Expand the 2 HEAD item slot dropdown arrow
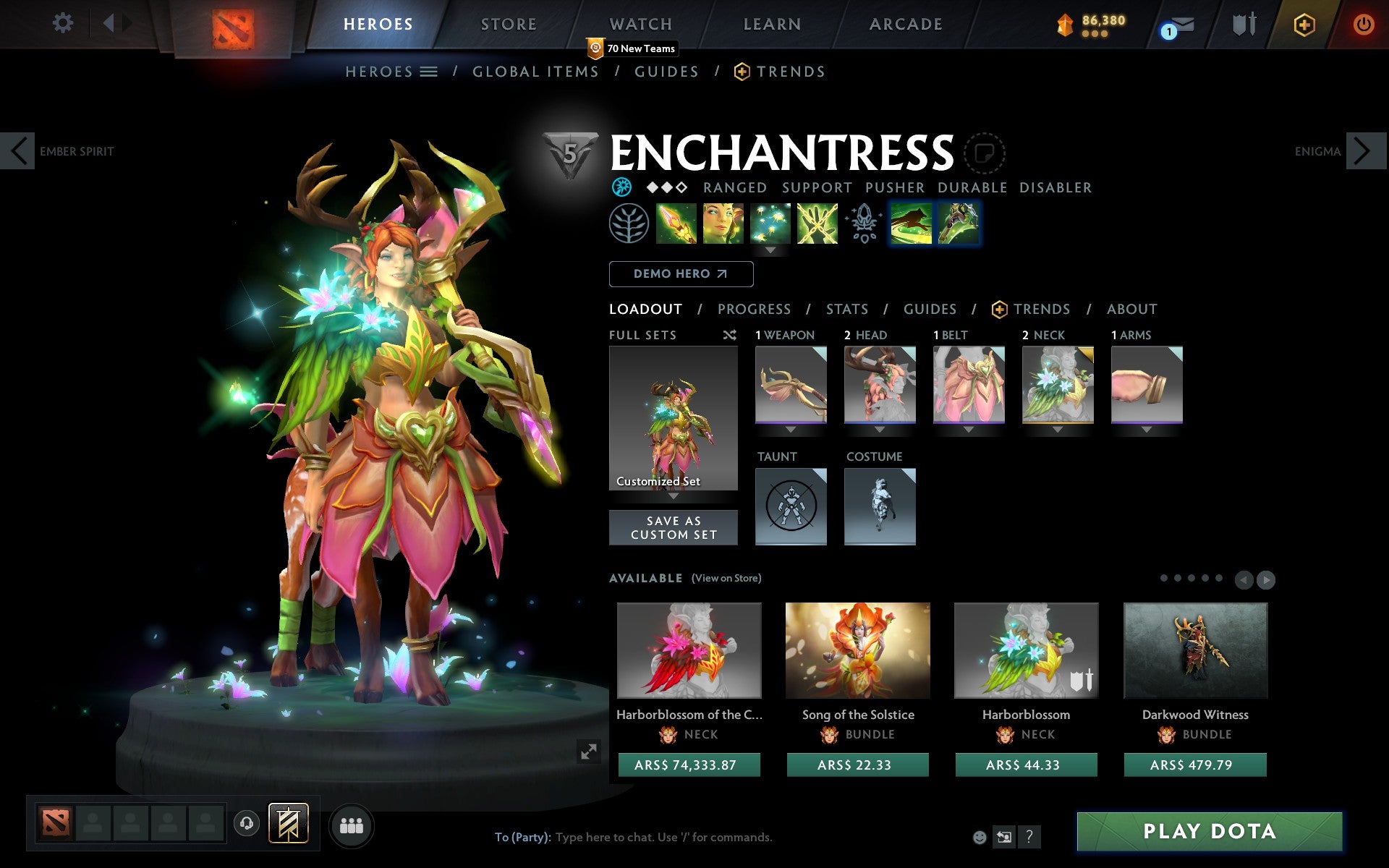The height and width of the screenshot is (868, 1389). coord(880,429)
